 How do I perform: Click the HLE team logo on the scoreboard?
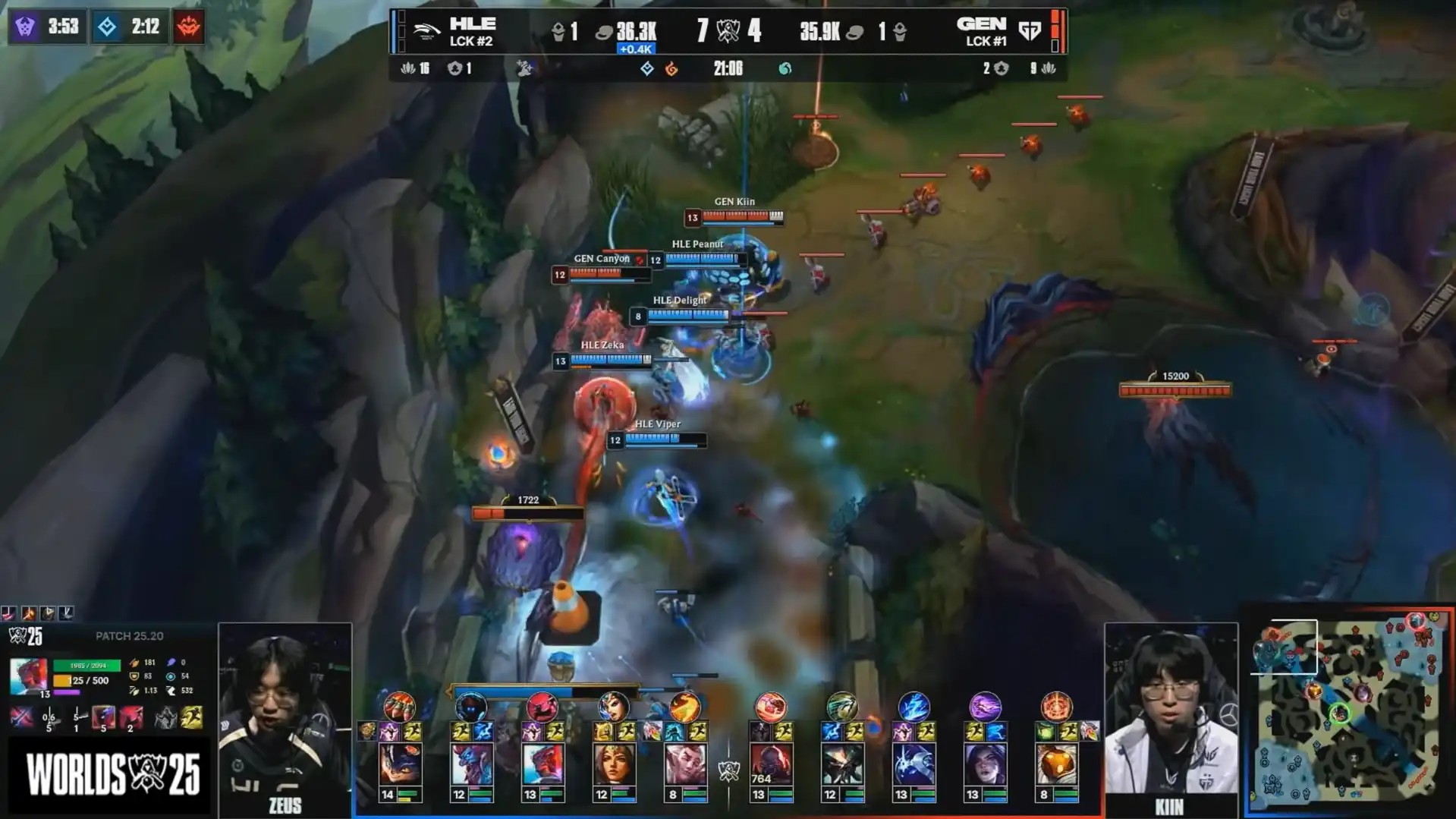tap(427, 31)
